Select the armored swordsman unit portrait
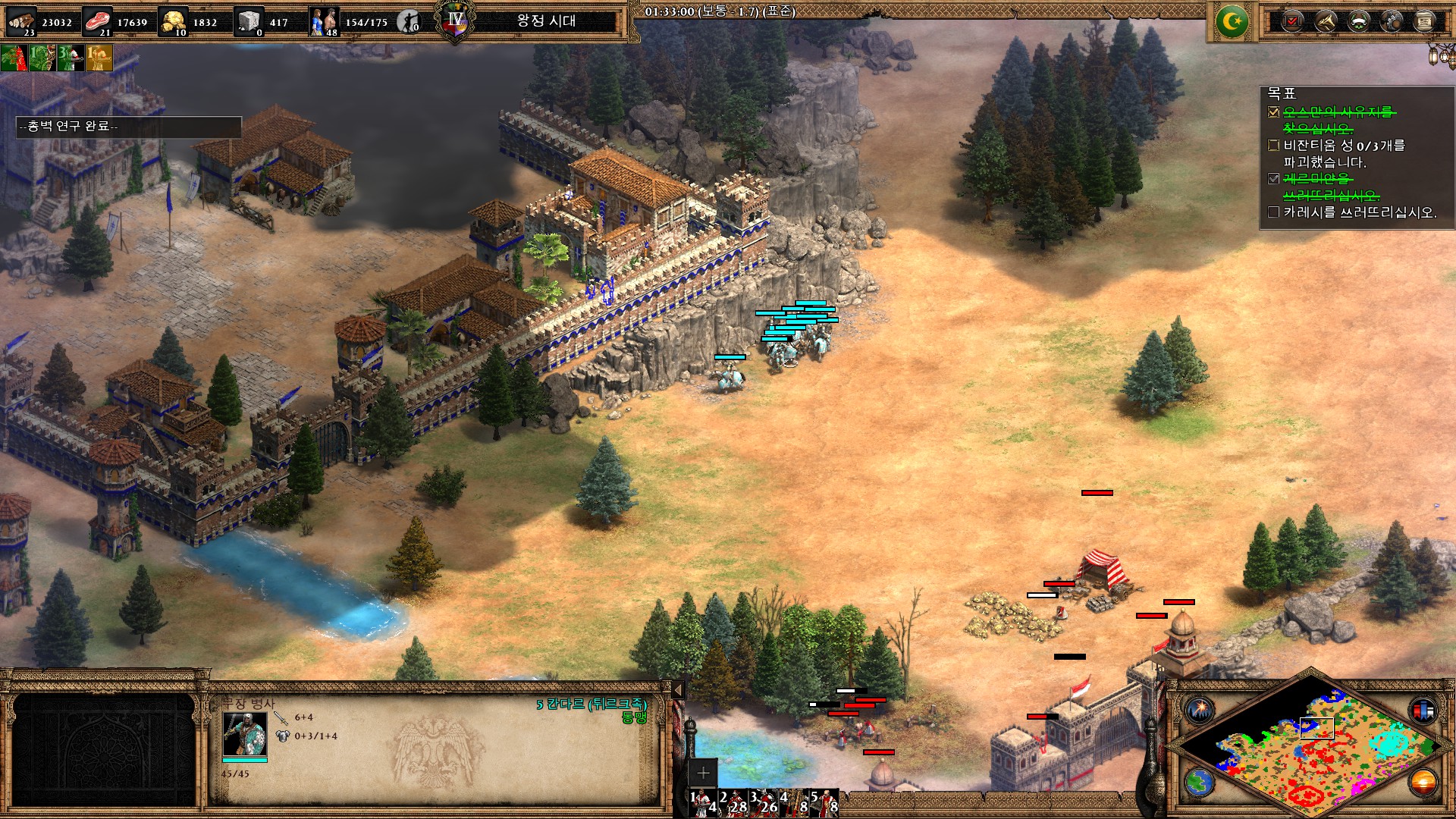Screen dimensions: 1456x819 [x=244, y=733]
